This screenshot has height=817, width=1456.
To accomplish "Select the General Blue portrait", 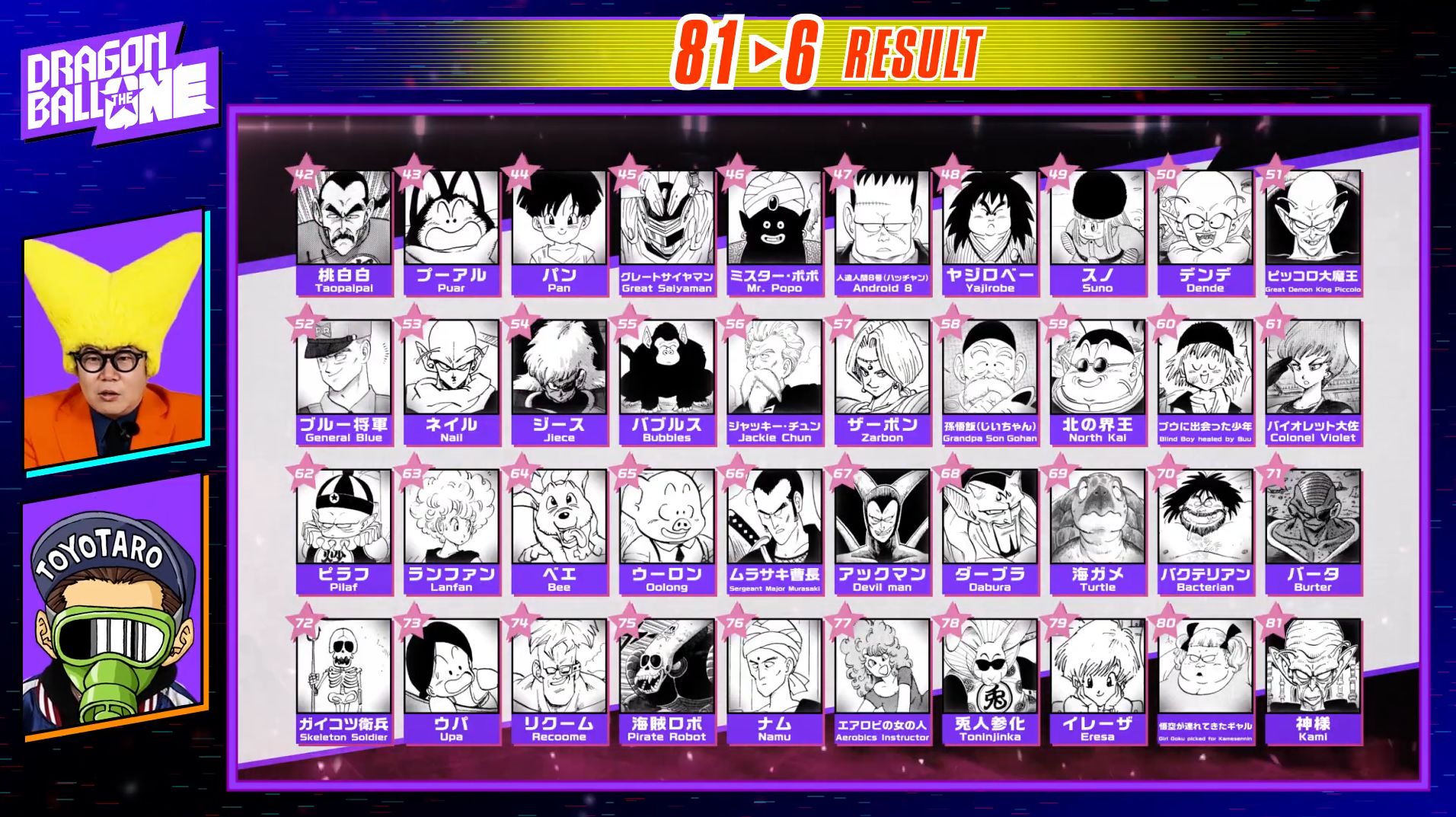I will [x=343, y=381].
